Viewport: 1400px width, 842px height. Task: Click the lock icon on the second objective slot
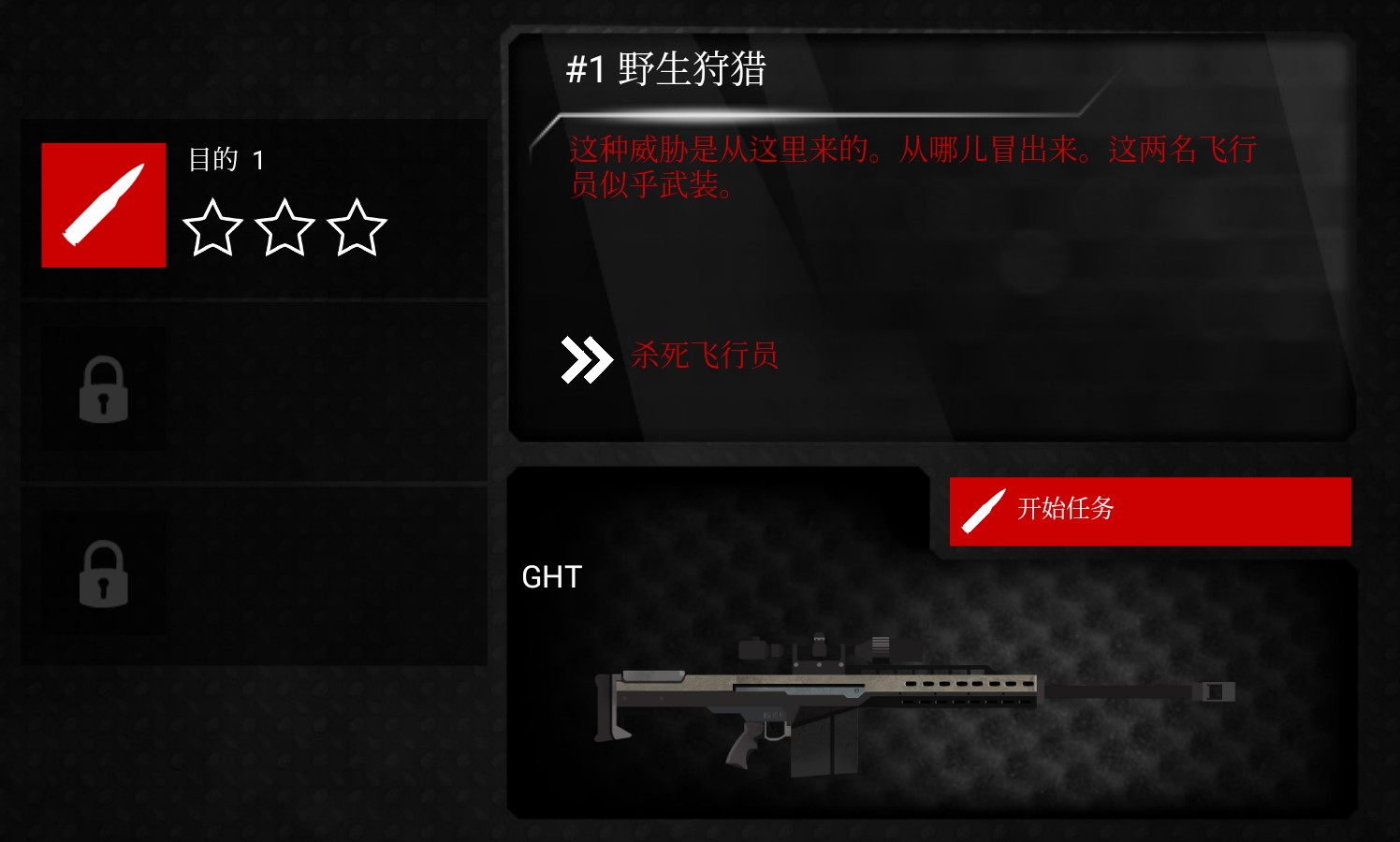tap(103, 389)
